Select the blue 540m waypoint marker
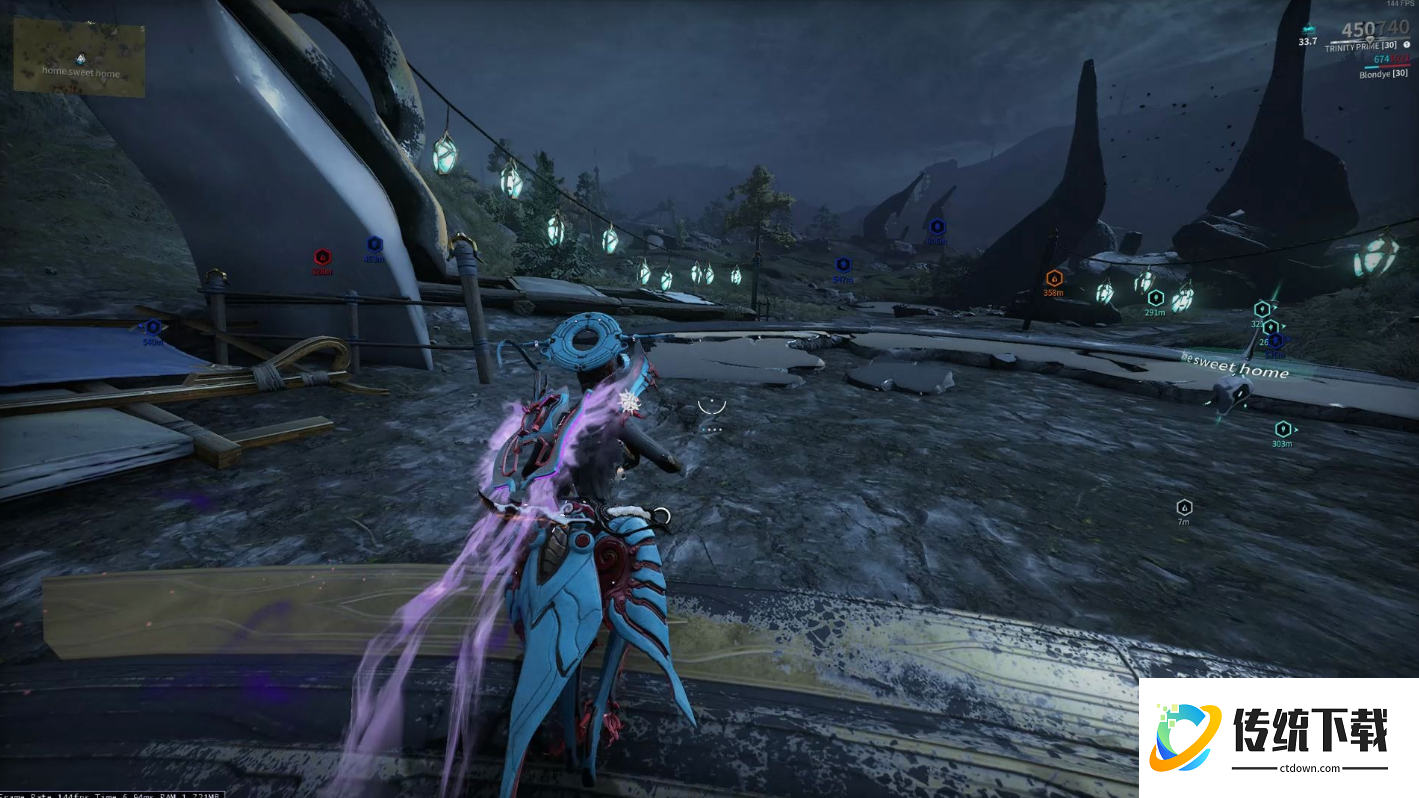The image size is (1419, 798). (153, 327)
